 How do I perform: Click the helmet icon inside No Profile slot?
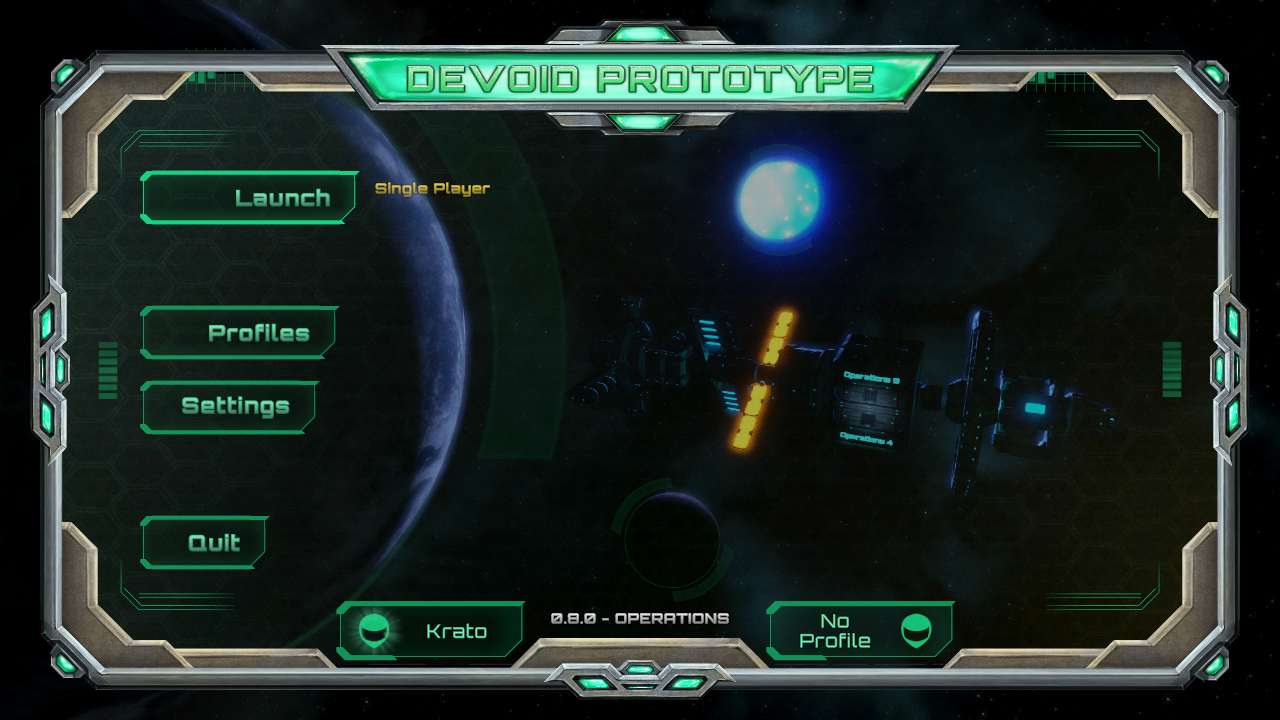point(919,630)
